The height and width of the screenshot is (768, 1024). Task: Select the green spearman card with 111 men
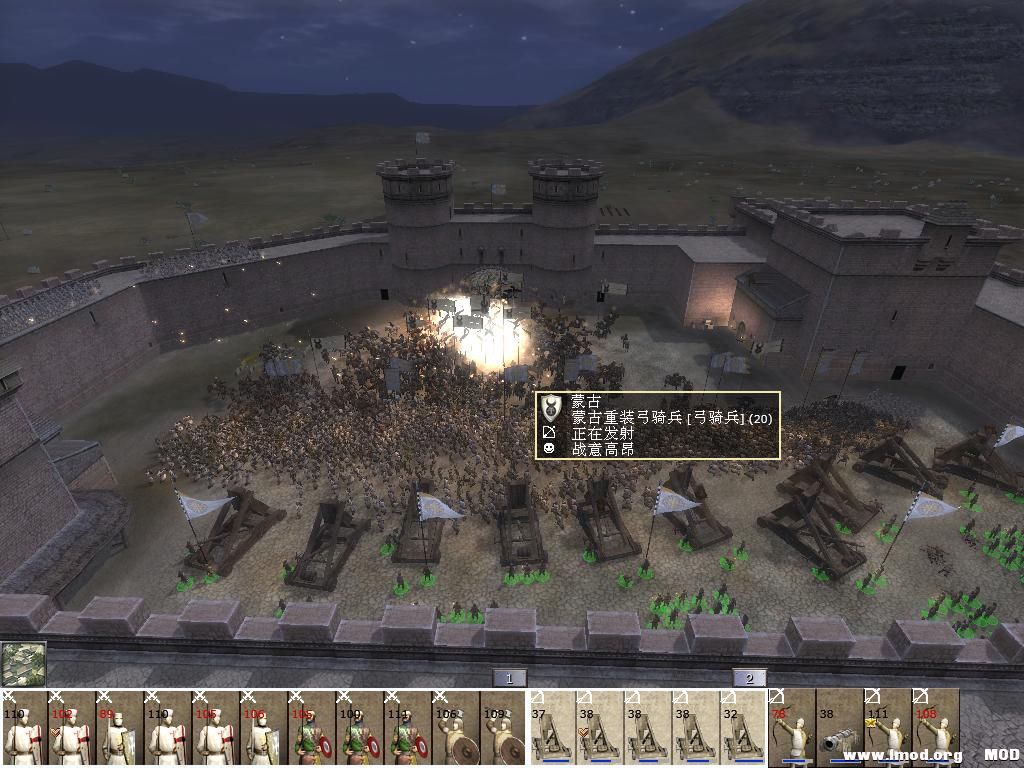tap(408, 728)
